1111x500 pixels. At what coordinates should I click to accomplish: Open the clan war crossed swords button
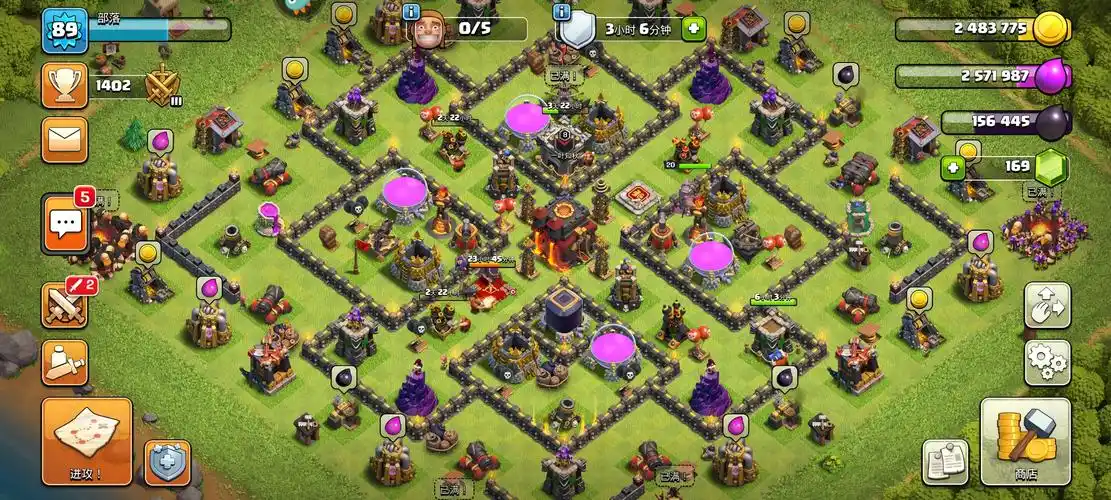(x=64, y=305)
